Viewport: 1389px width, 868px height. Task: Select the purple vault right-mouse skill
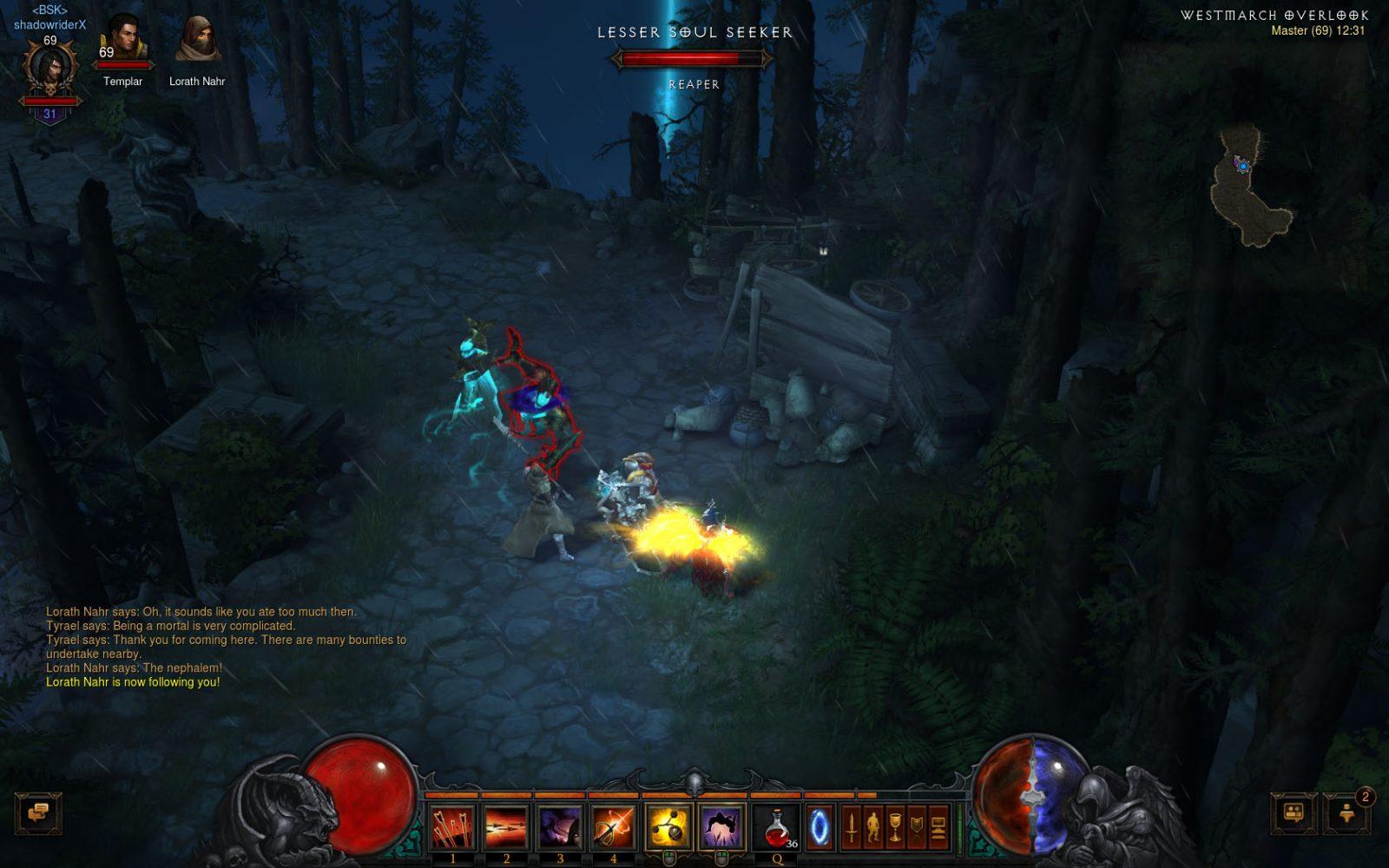point(721,825)
